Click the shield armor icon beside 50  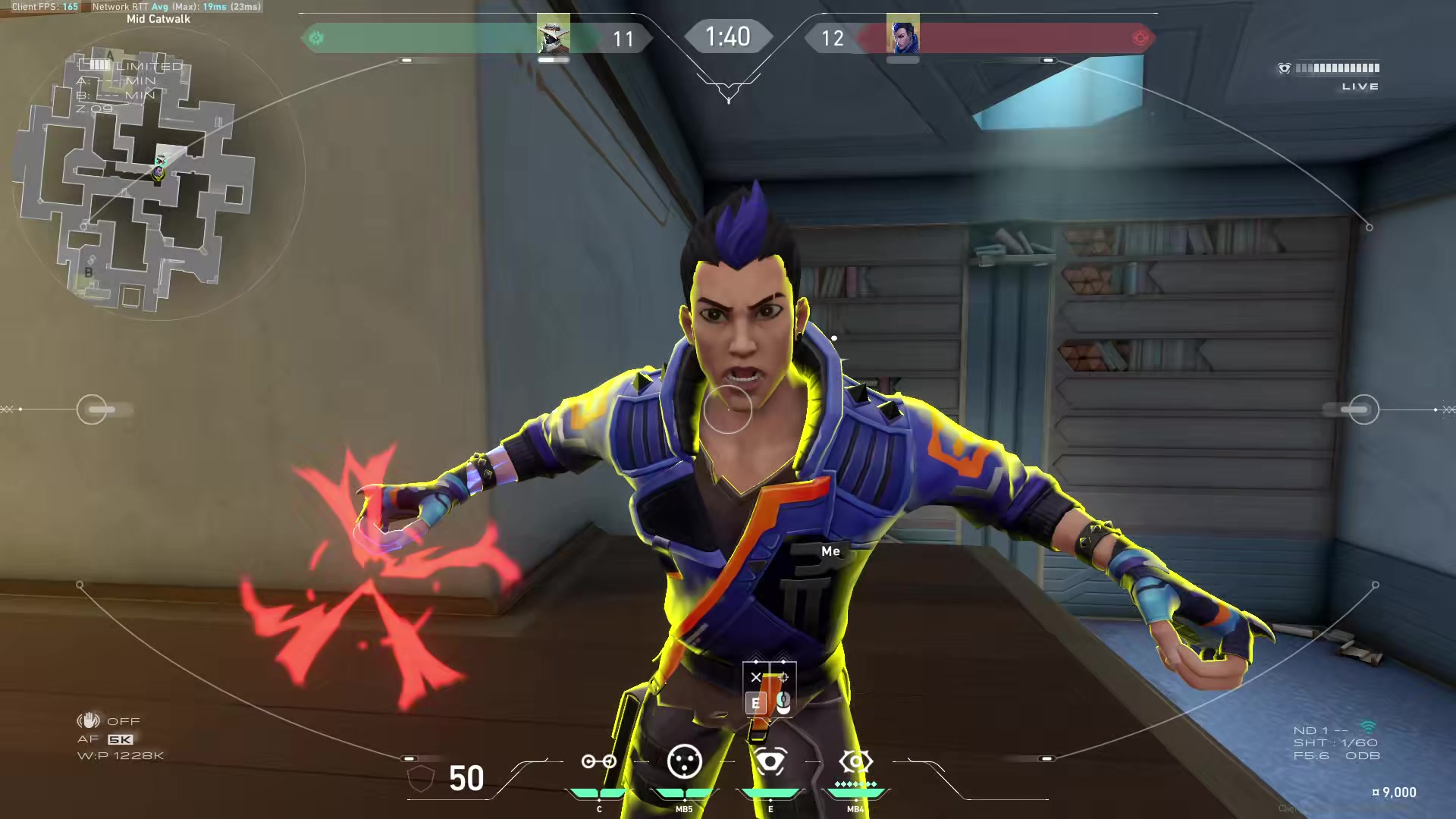pyautogui.click(x=422, y=778)
